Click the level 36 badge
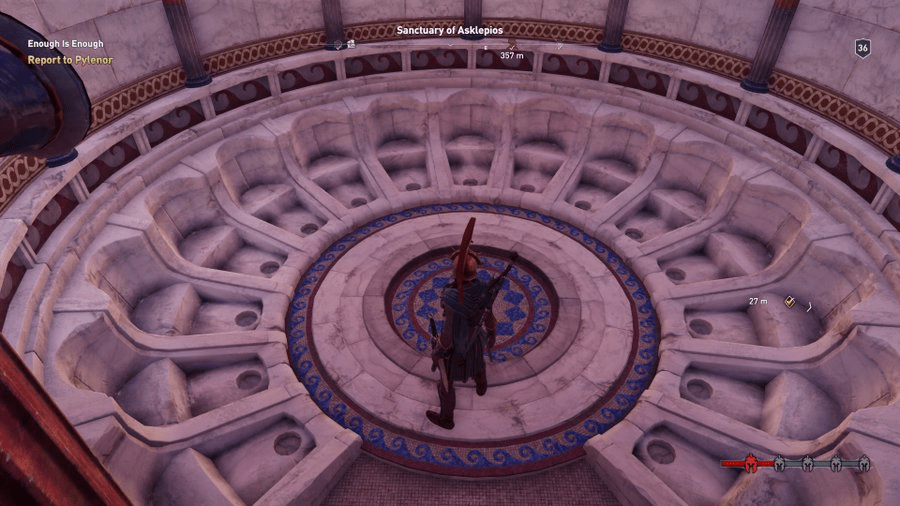The height and width of the screenshot is (506, 900). coord(862,48)
